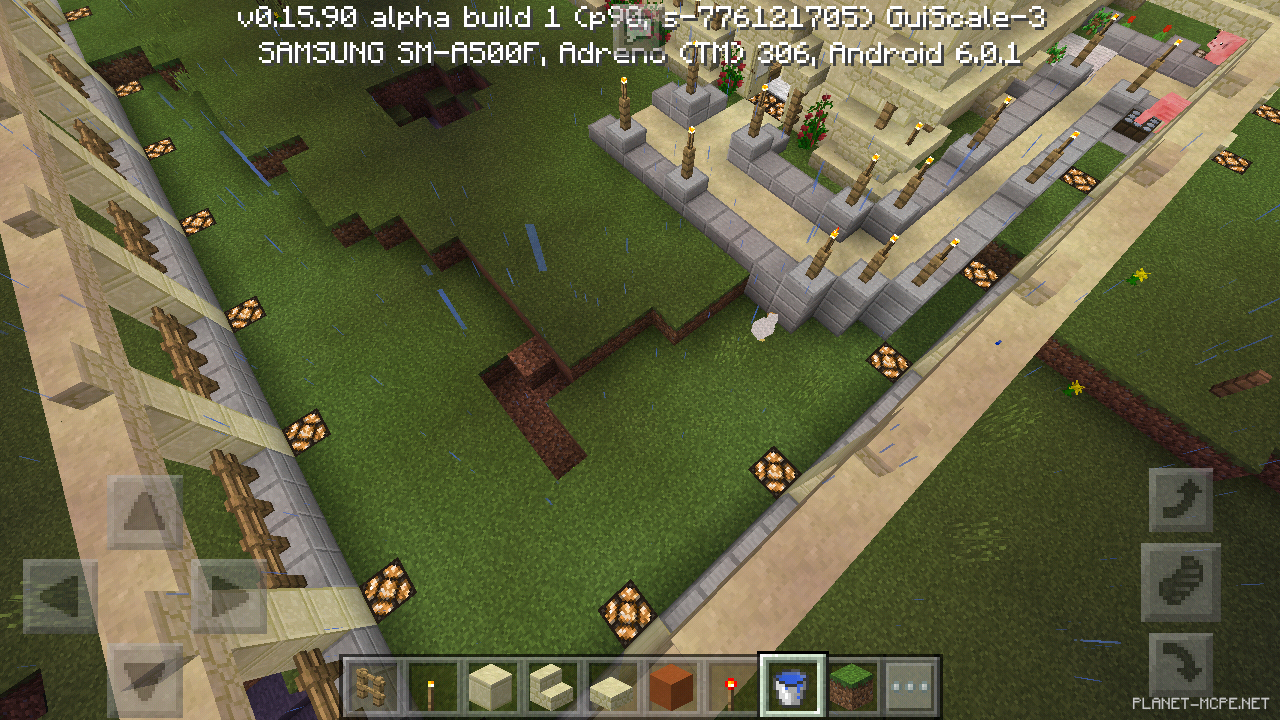Select the water bucket slot
Screen dimensions: 1280x720
[792, 687]
